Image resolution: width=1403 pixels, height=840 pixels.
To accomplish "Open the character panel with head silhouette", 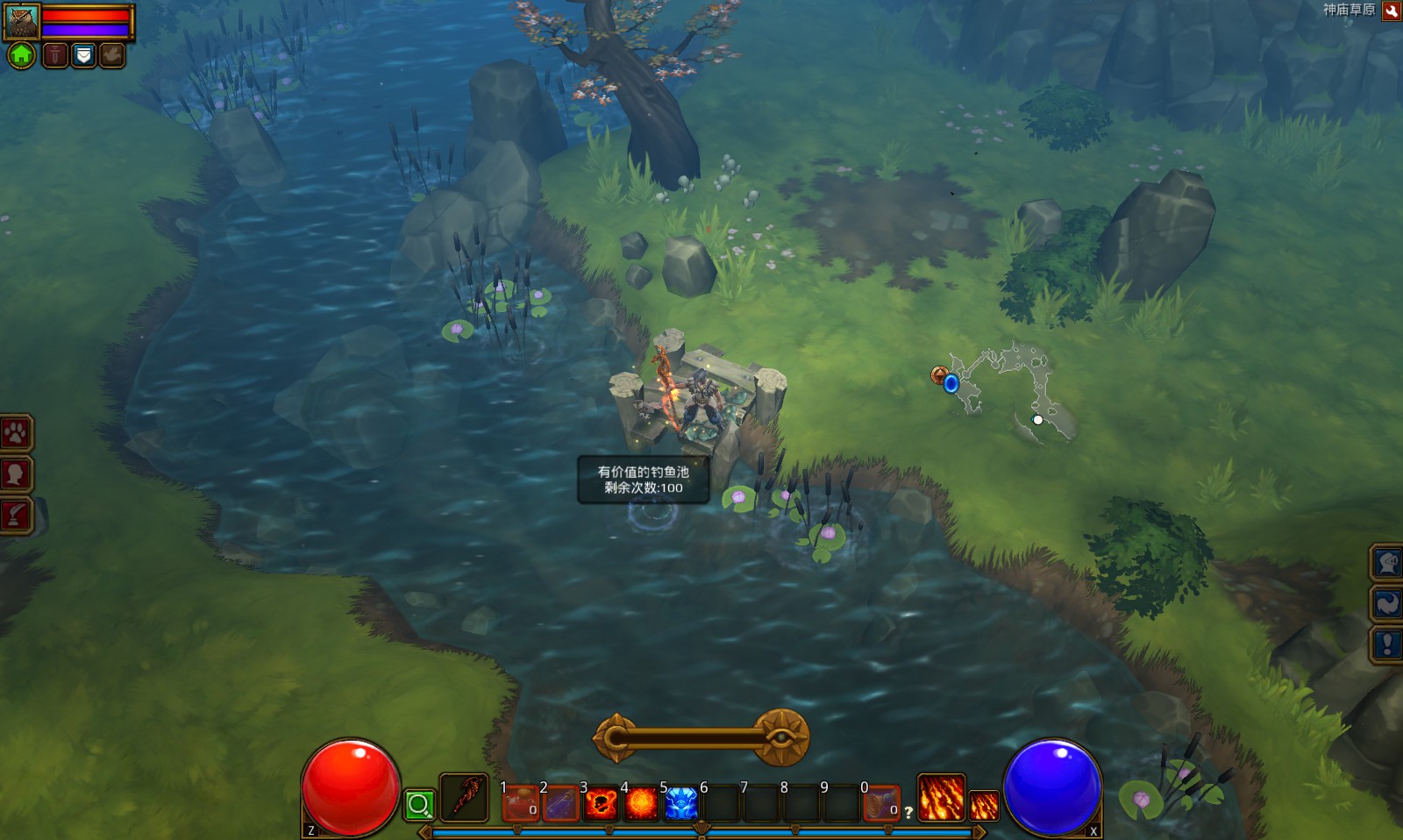I will pos(16,474).
